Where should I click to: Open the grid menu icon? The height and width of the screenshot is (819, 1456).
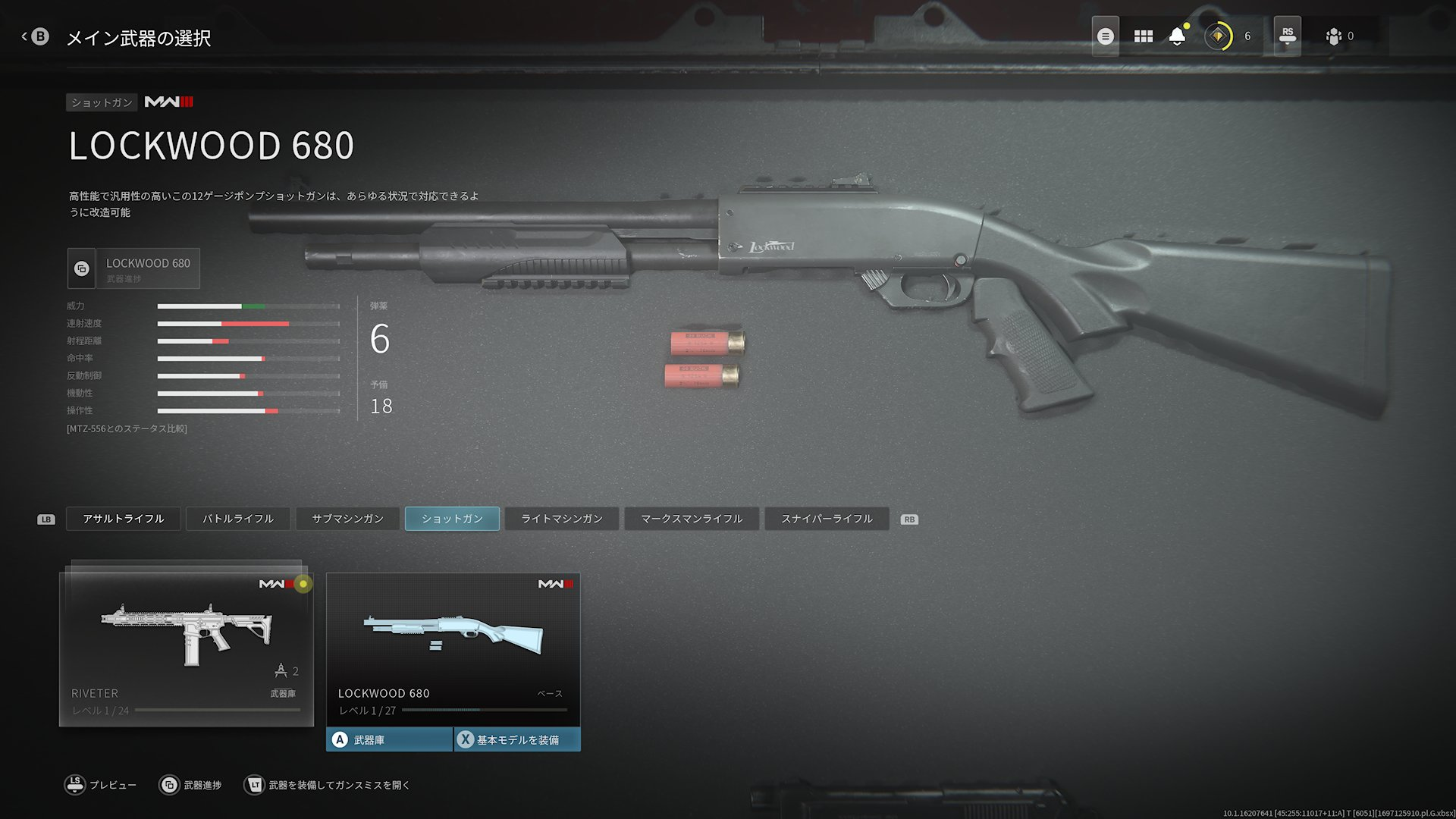tap(1143, 36)
